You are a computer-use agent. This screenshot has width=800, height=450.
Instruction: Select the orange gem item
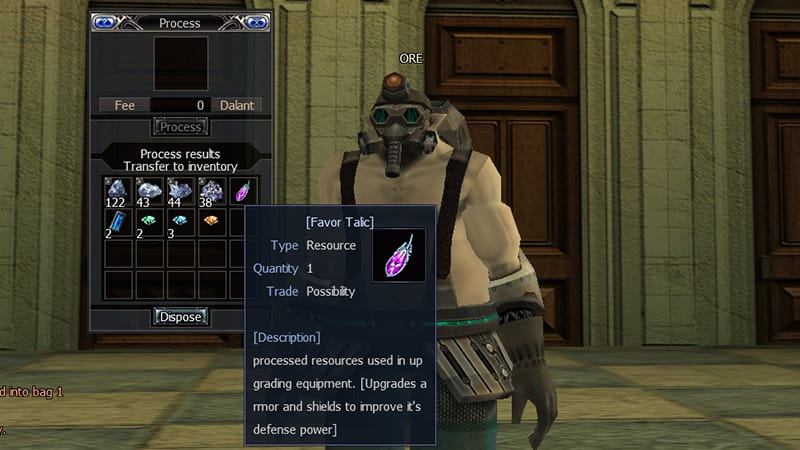[211, 222]
